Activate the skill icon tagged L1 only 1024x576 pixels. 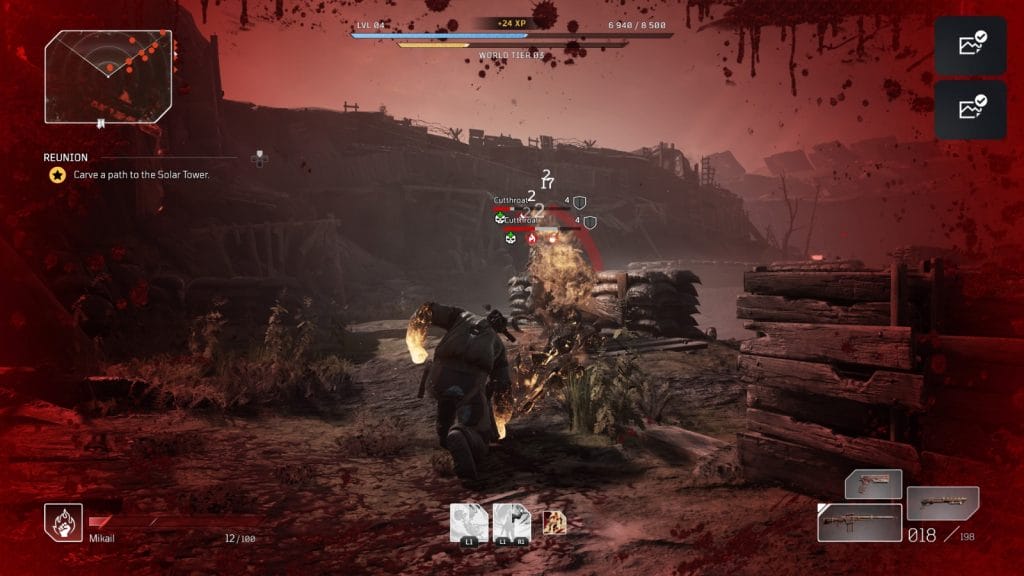pyautogui.click(x=469, y=523)
